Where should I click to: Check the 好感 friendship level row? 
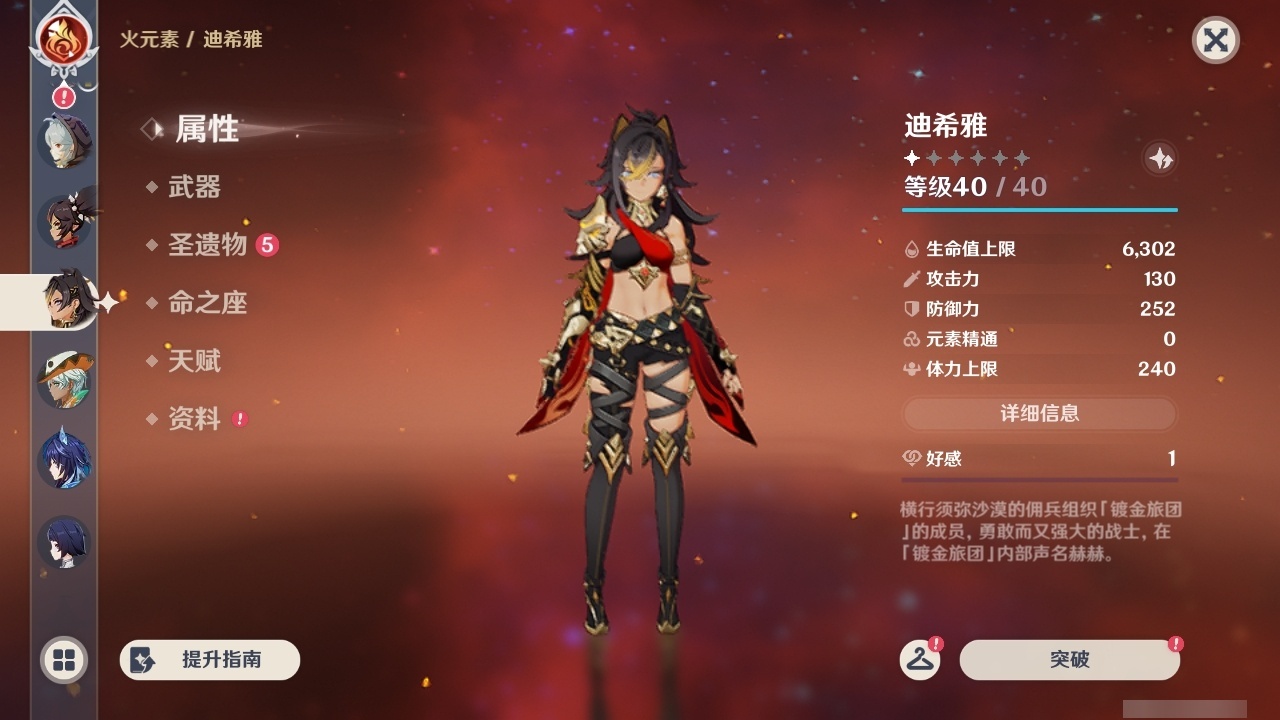1039,458
